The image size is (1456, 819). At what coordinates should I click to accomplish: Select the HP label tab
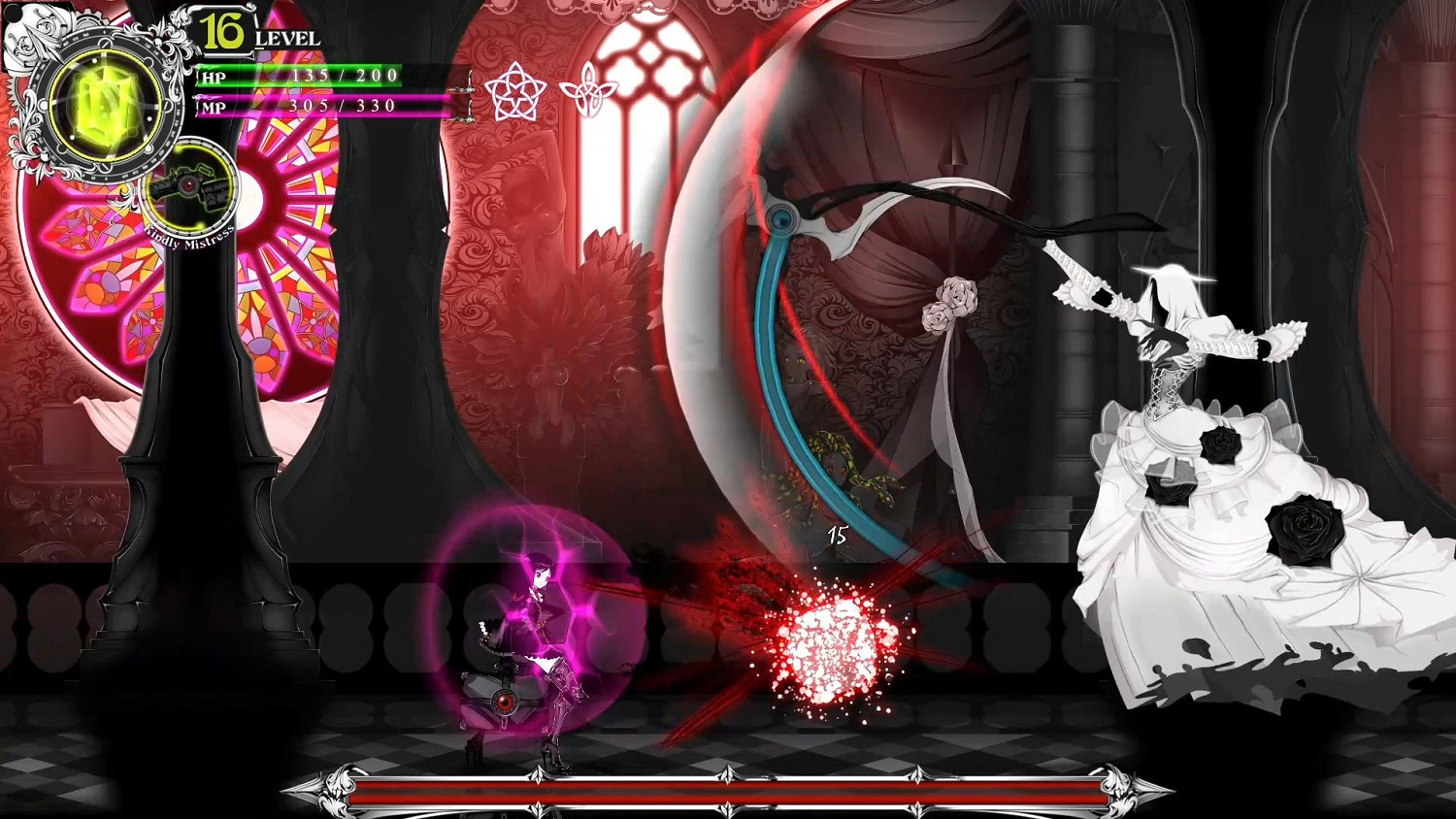click(213, 78)
